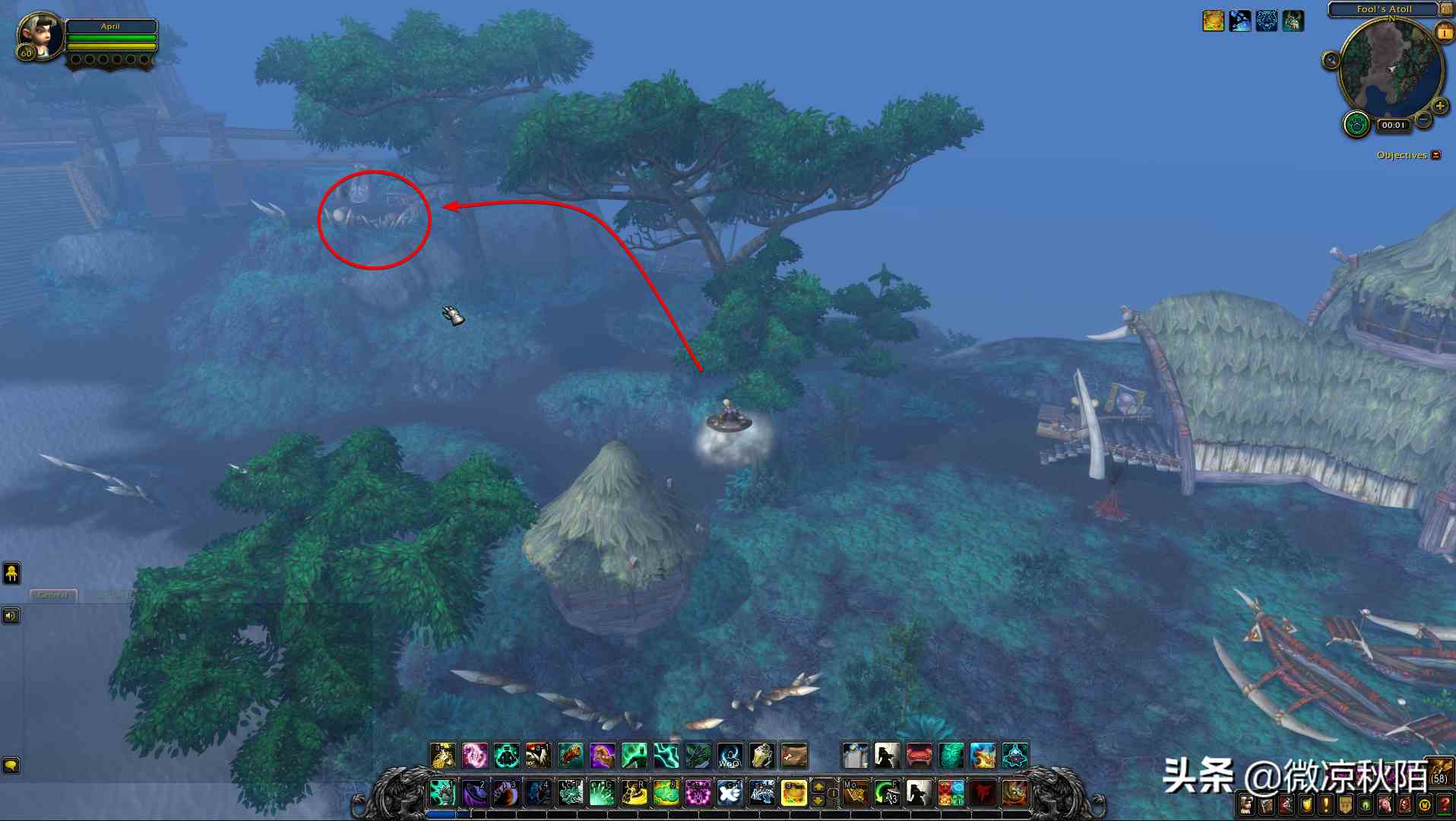
Task: Open the golden WoW shop icon
Action: pyautogui.click(x=1423, y=805)
